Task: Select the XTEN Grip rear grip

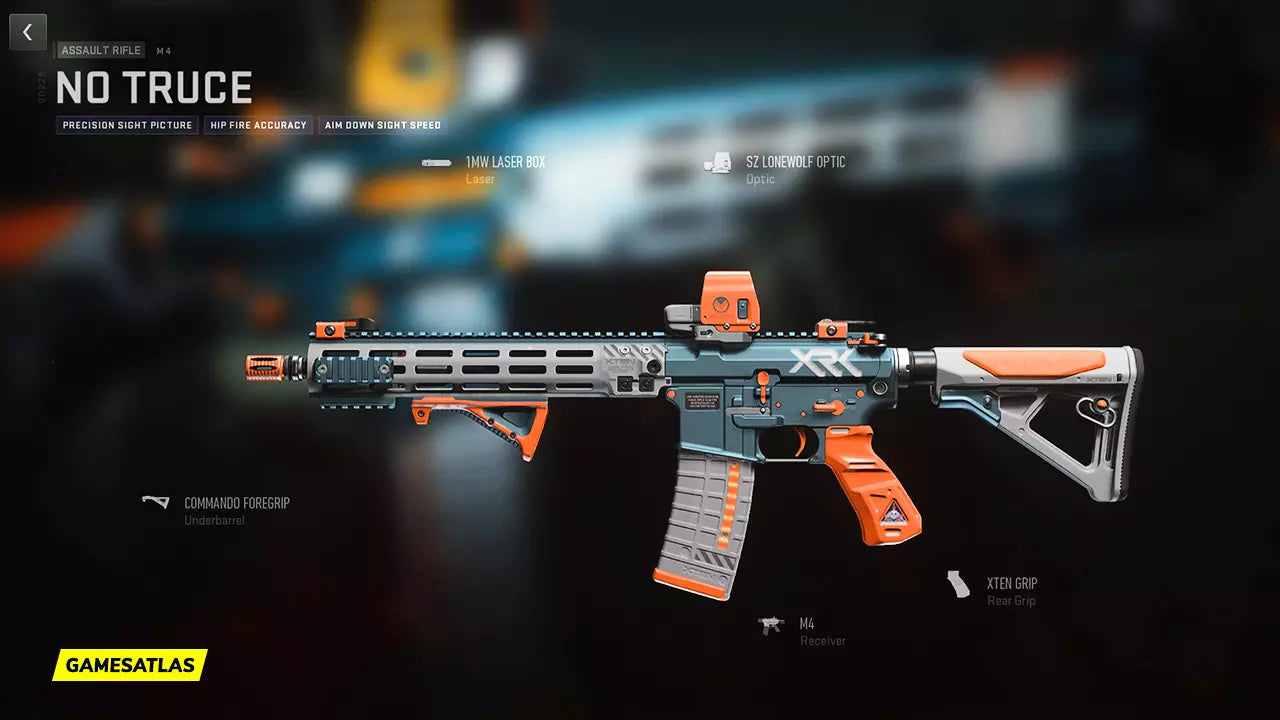Action: point(1011,584)
